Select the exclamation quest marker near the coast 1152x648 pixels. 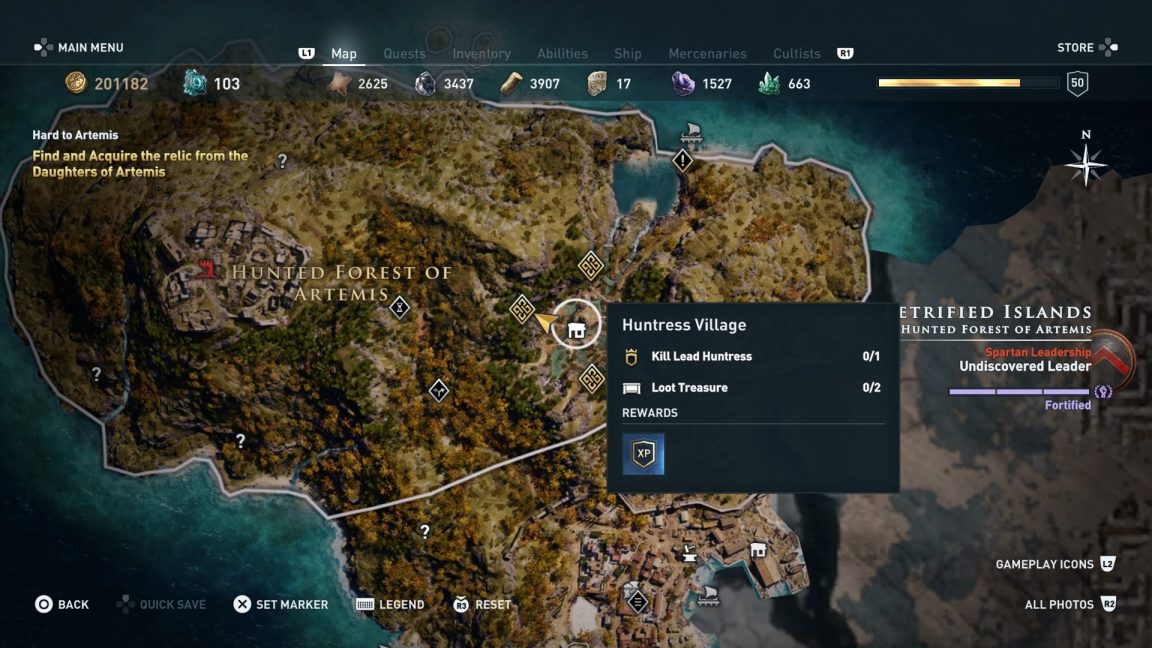click(x=683, y=160)
